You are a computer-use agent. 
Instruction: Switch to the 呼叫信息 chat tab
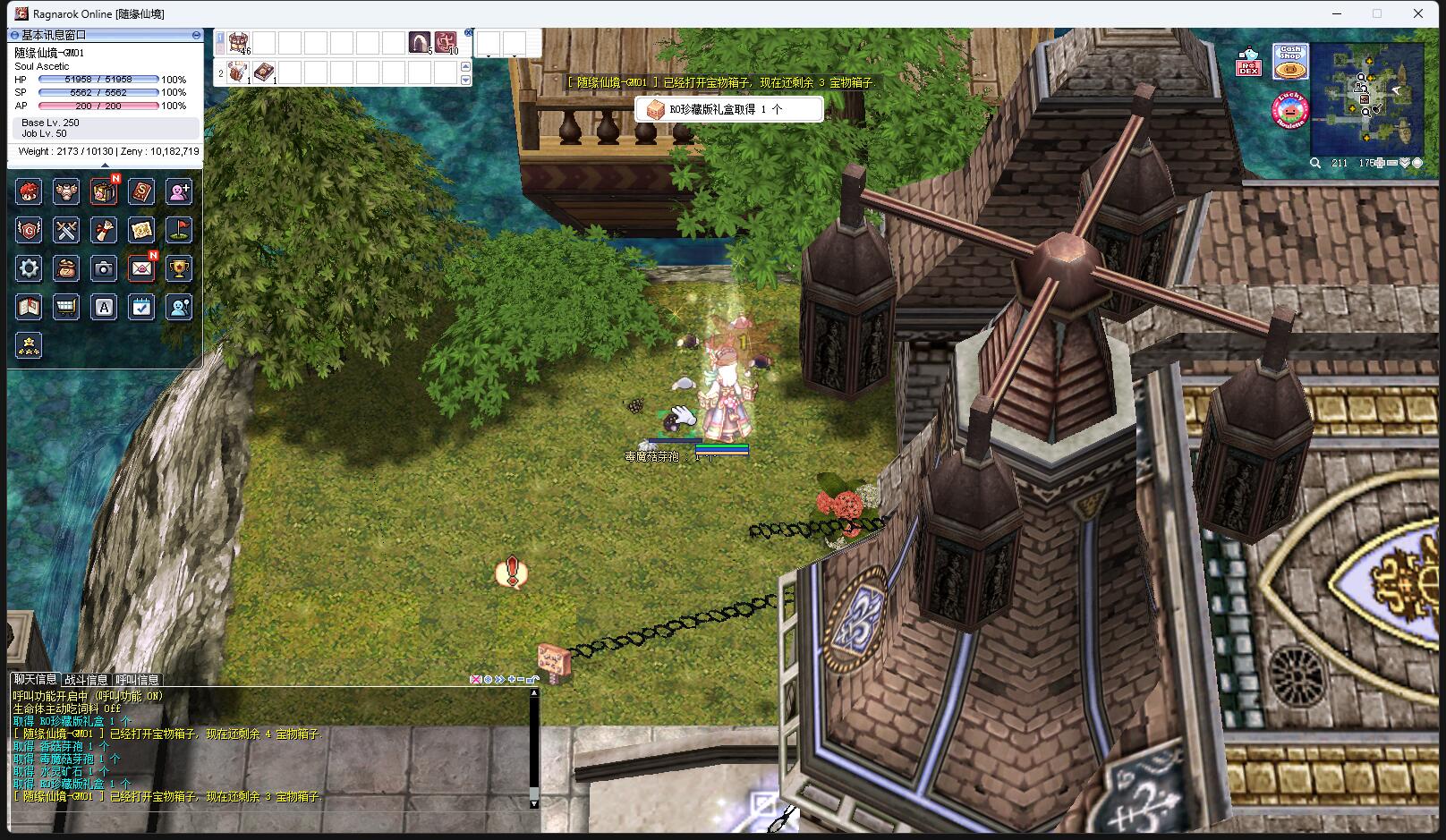click(137, 680)
